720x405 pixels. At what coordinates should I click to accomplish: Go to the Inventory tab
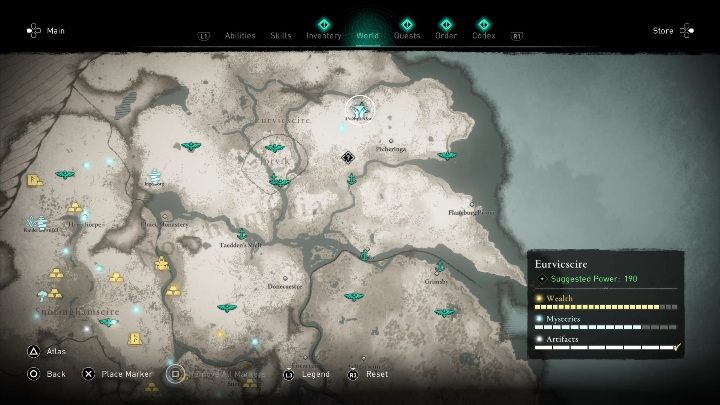point(324,35)
